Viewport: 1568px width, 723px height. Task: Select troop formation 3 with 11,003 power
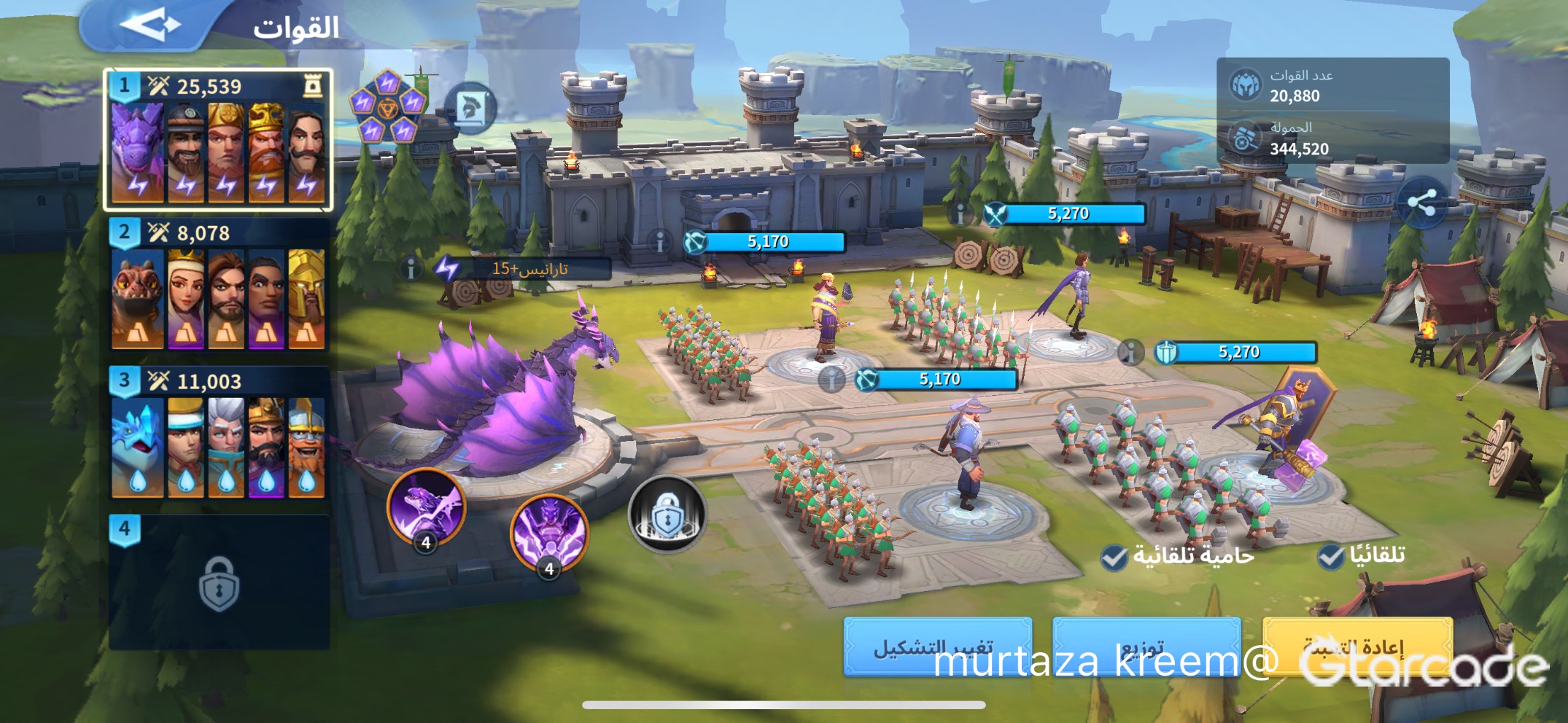(218, 434)
